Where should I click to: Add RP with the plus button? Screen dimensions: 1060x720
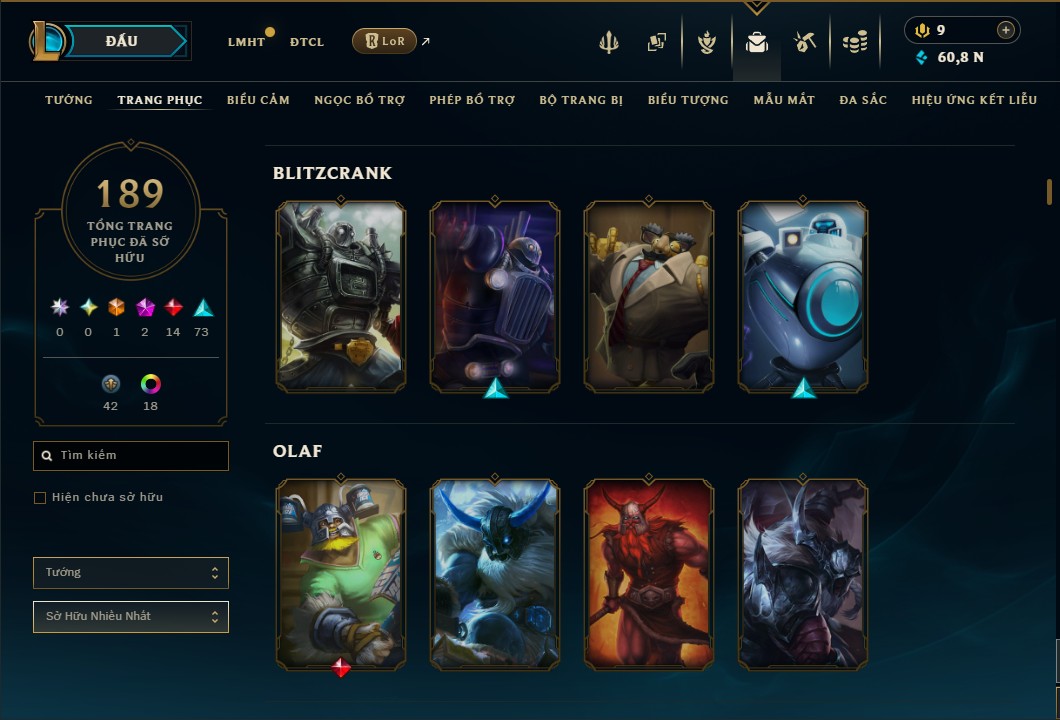1005,31
